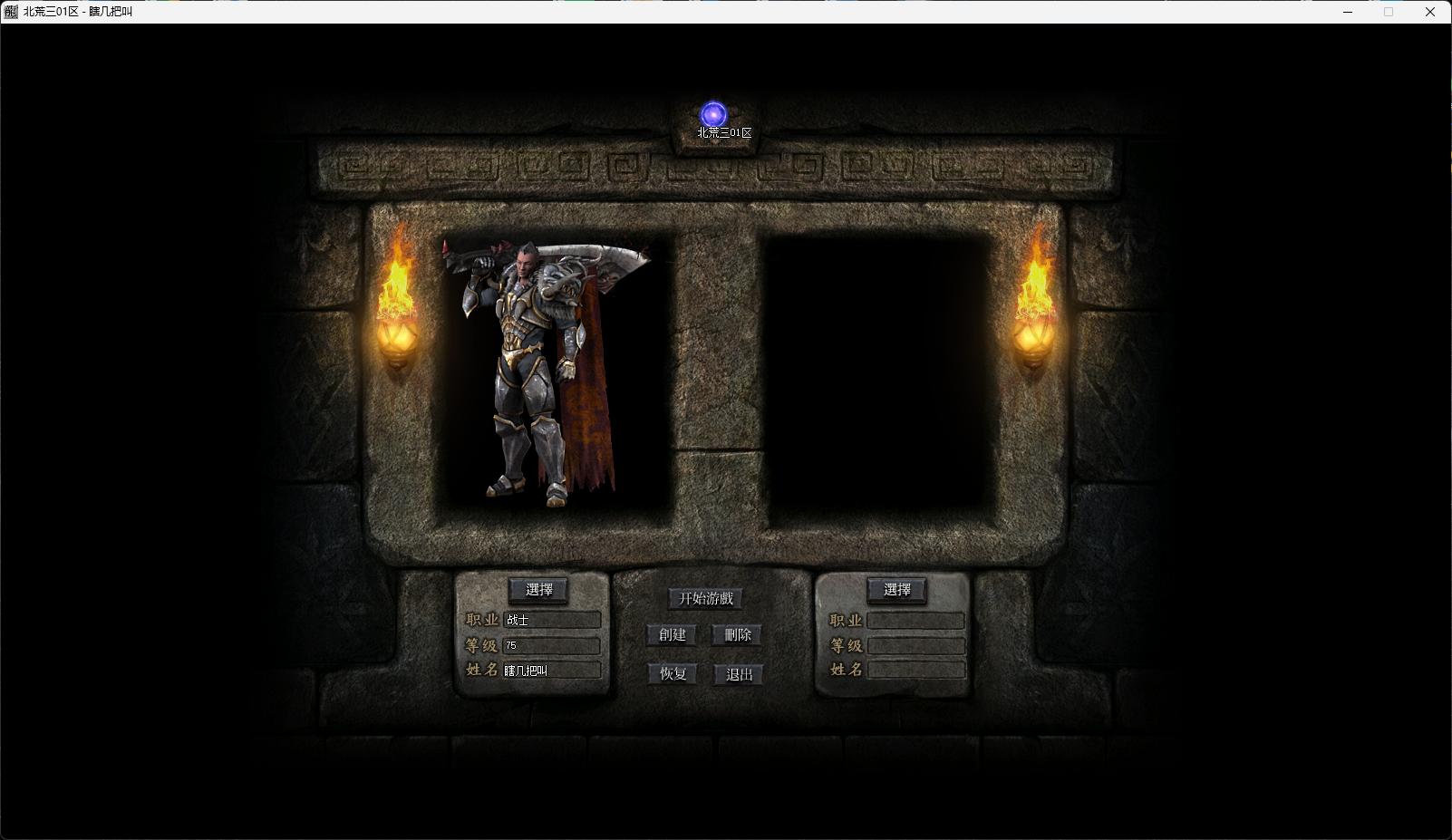
Task: Close the game window
Action: [1430, 12]
